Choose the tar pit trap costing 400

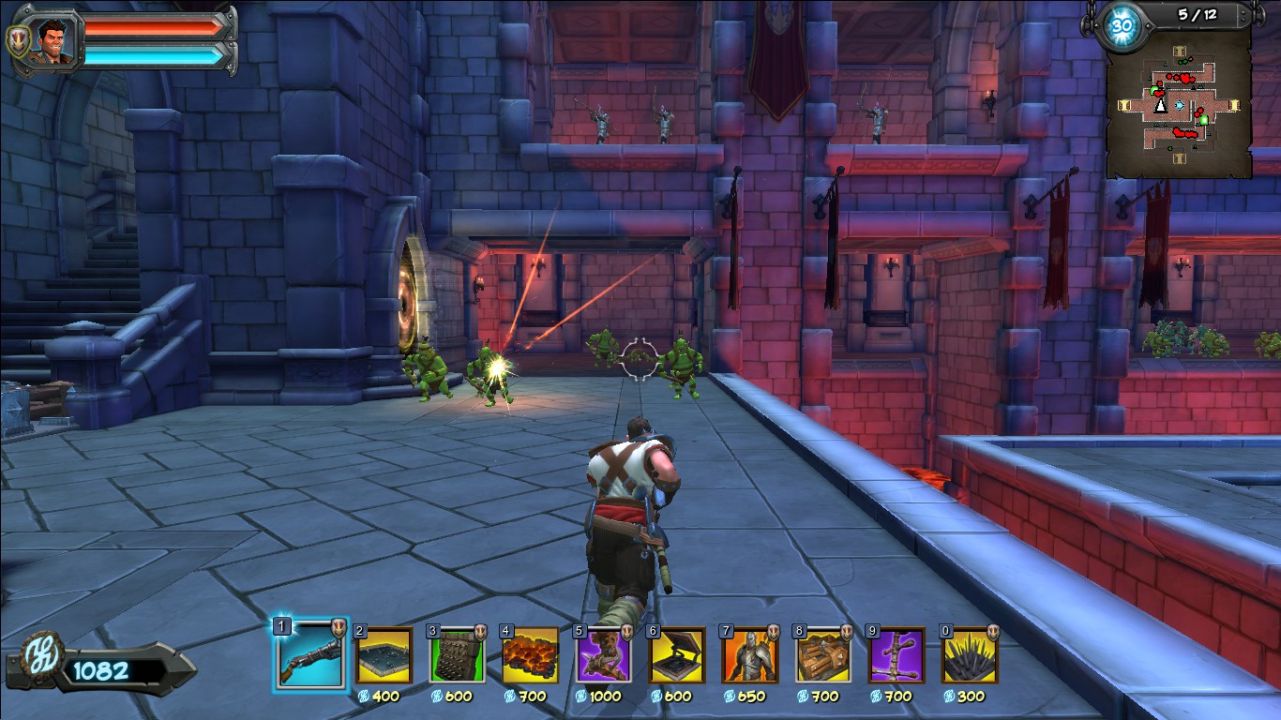coord(384,656)
